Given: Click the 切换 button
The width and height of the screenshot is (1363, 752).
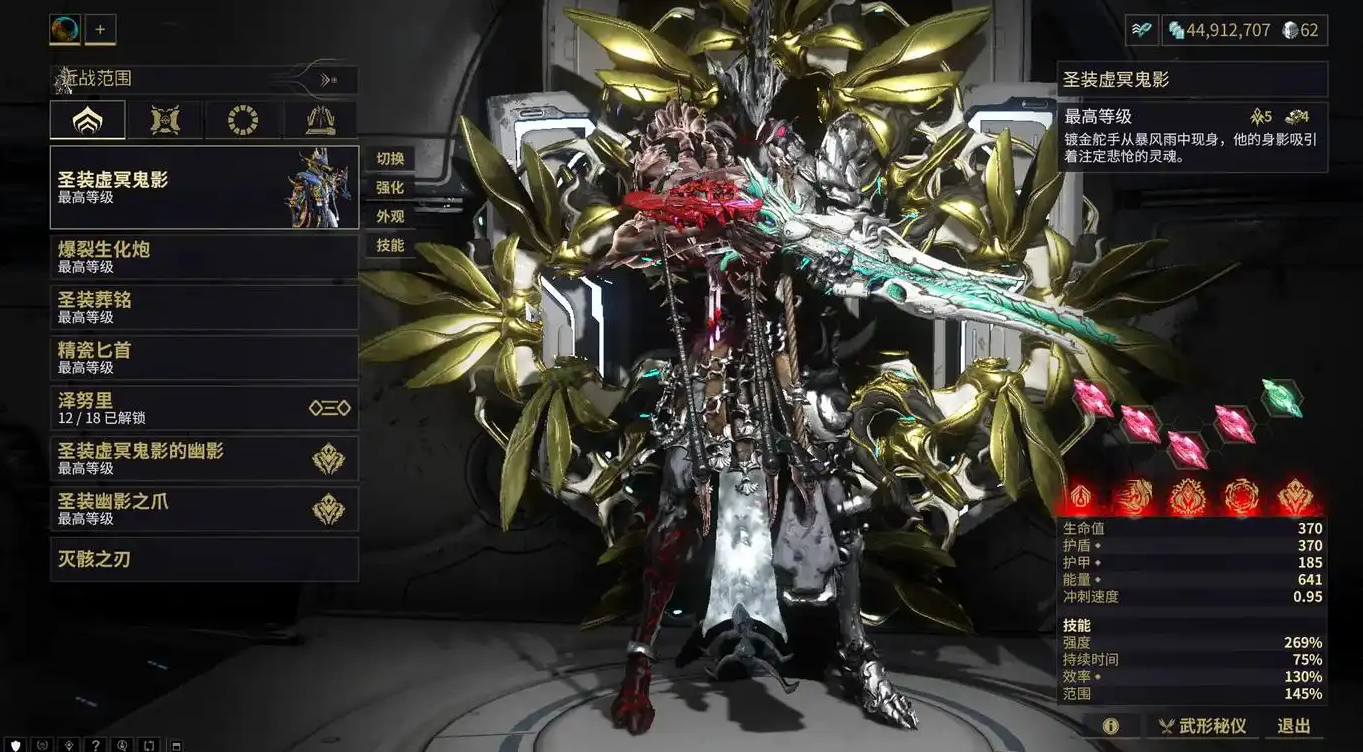Looking at the screenshot, I should [x=390, y=159].
